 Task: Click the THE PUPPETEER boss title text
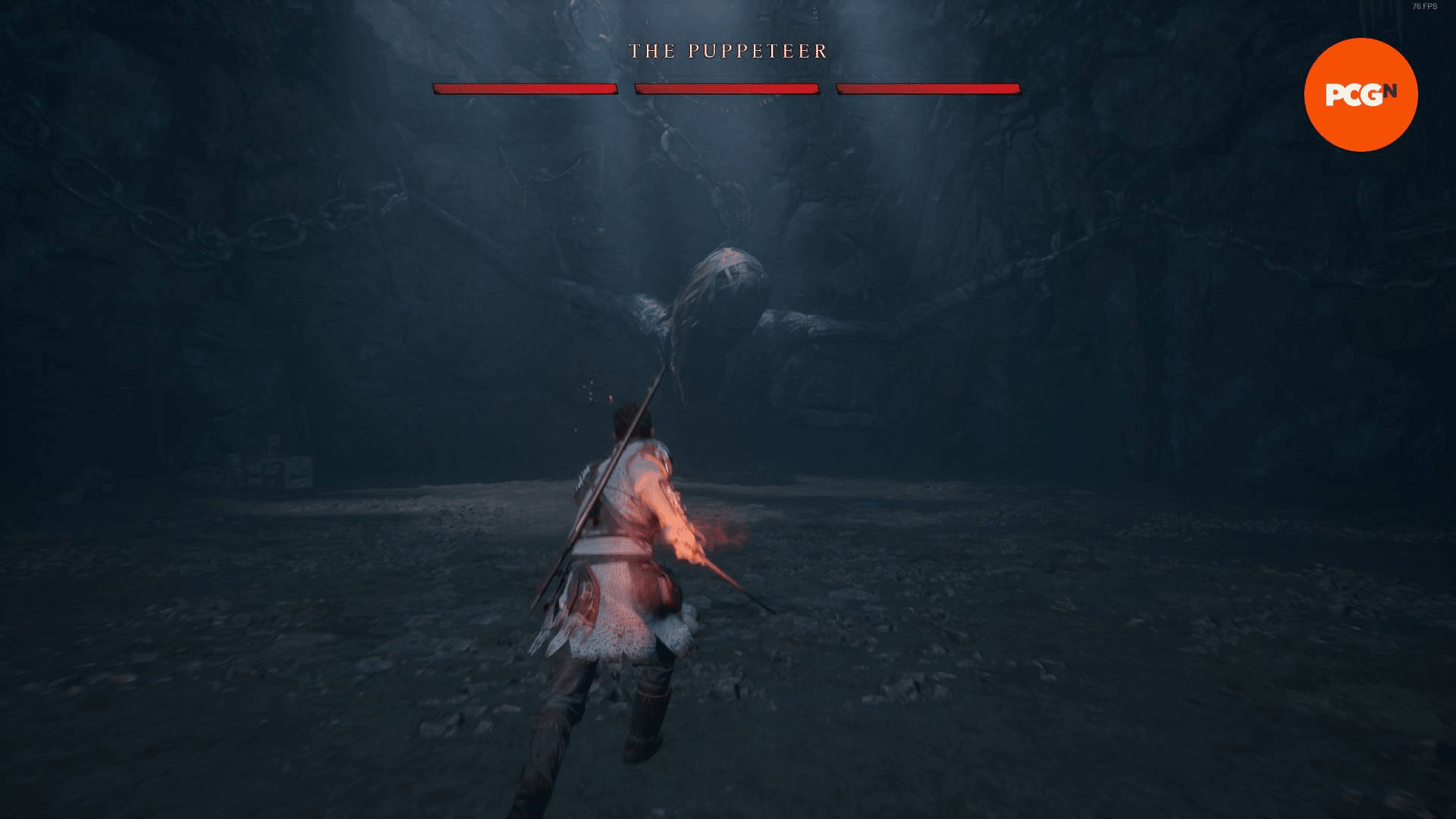[726, 52]
